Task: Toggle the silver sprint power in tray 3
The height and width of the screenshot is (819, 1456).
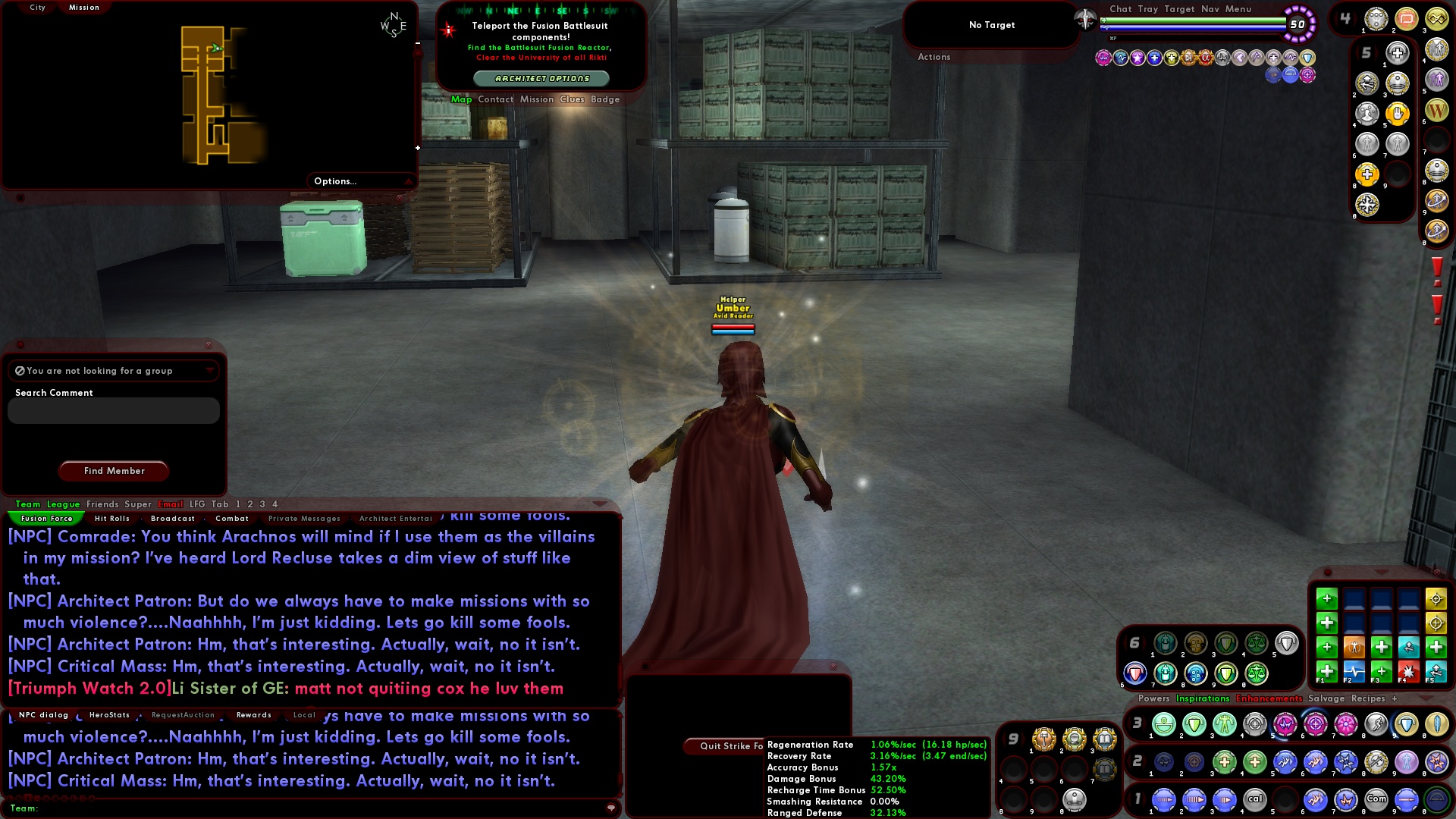Action: point(1375,725)
